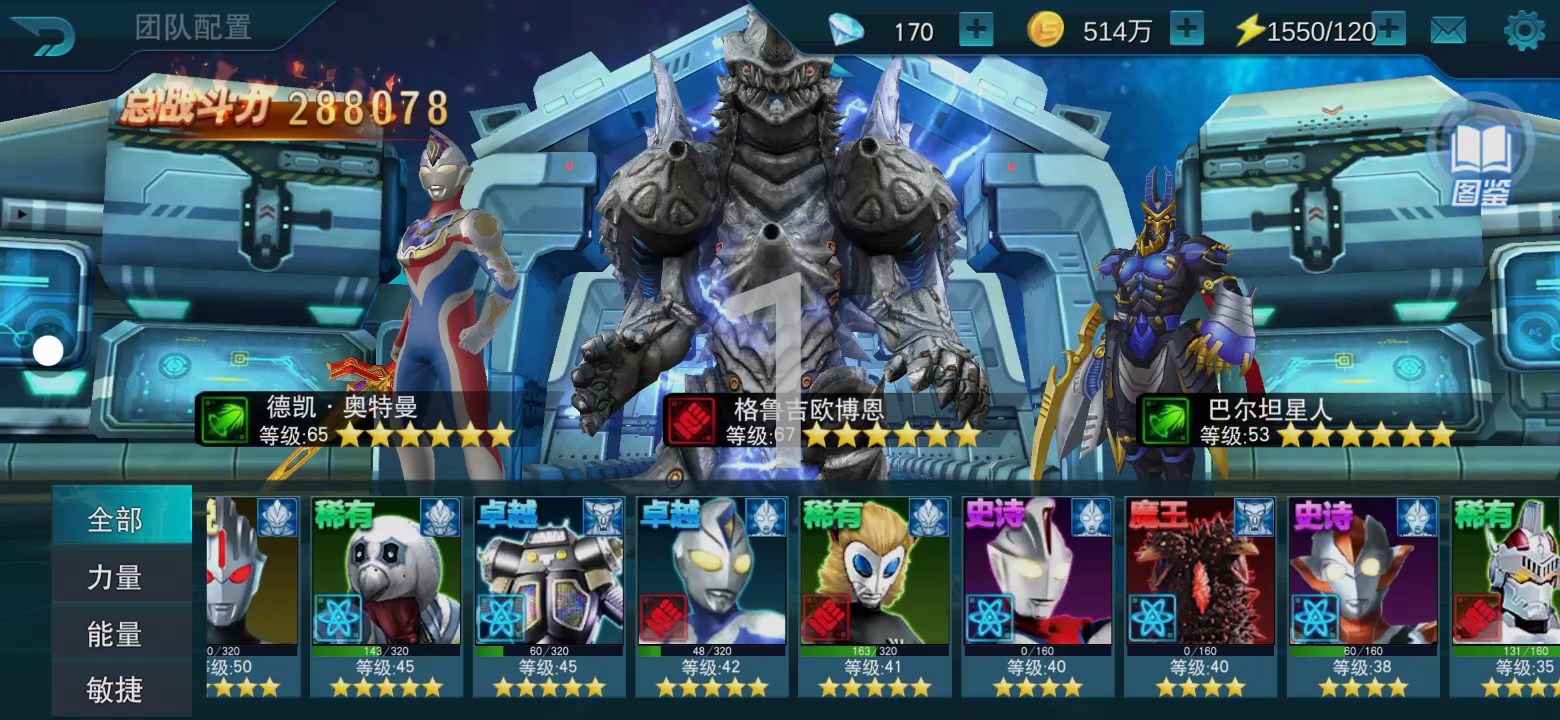Viewport: 1560px width, 720px height.
Task: Go back with the arrow button
Action: click(x=42, y=35)
